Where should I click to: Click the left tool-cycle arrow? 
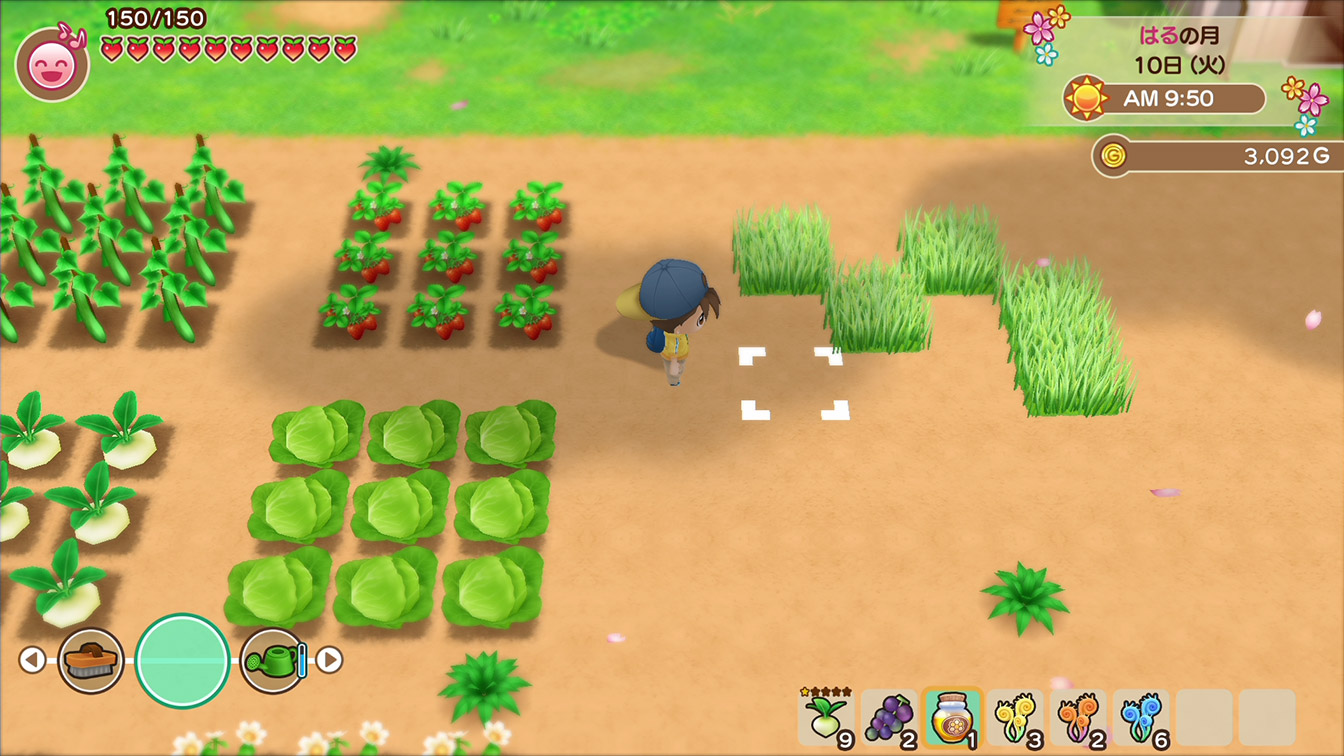(33, 660)
